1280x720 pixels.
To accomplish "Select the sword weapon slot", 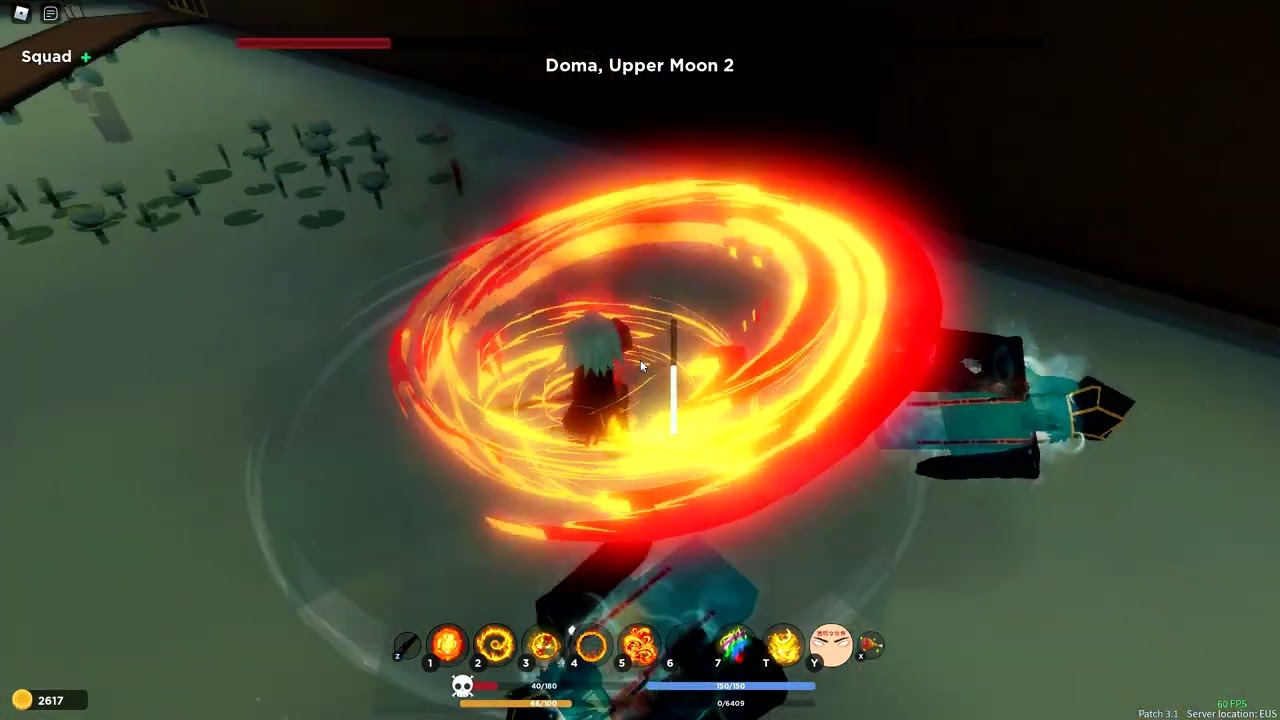I will click(407, 645).
